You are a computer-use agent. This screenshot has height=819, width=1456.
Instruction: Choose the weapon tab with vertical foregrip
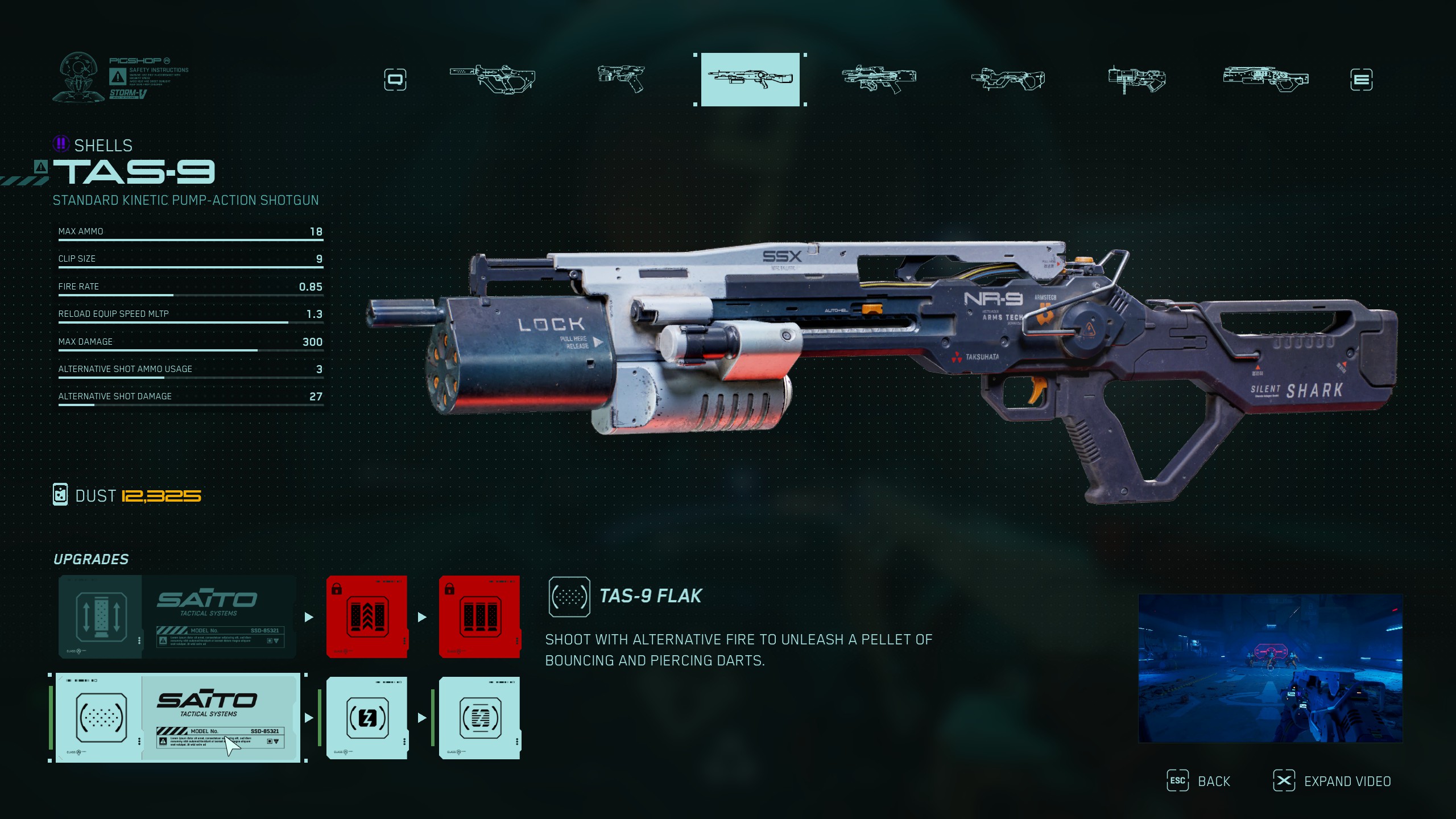1136,80
